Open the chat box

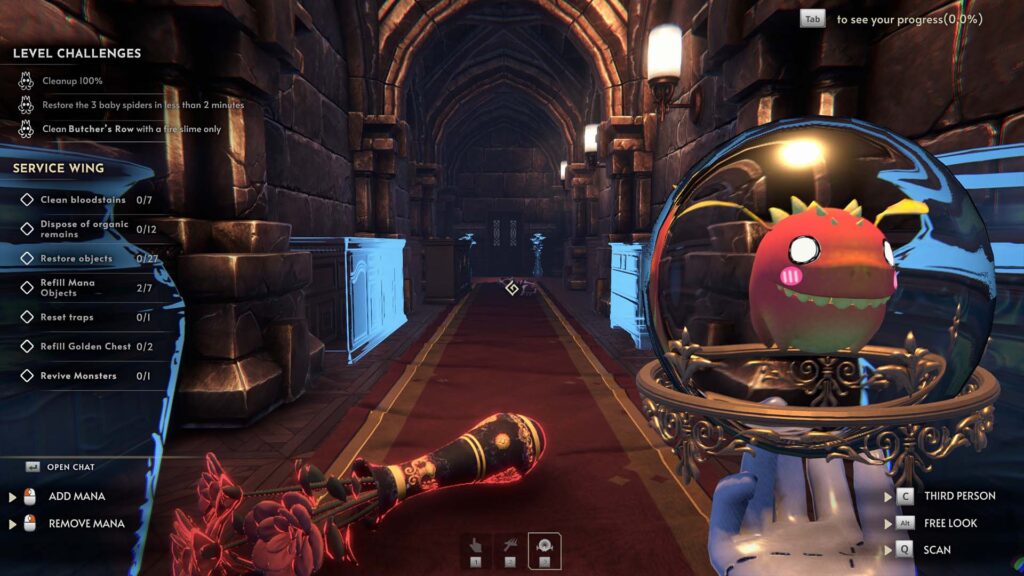(x=70, y=467)
